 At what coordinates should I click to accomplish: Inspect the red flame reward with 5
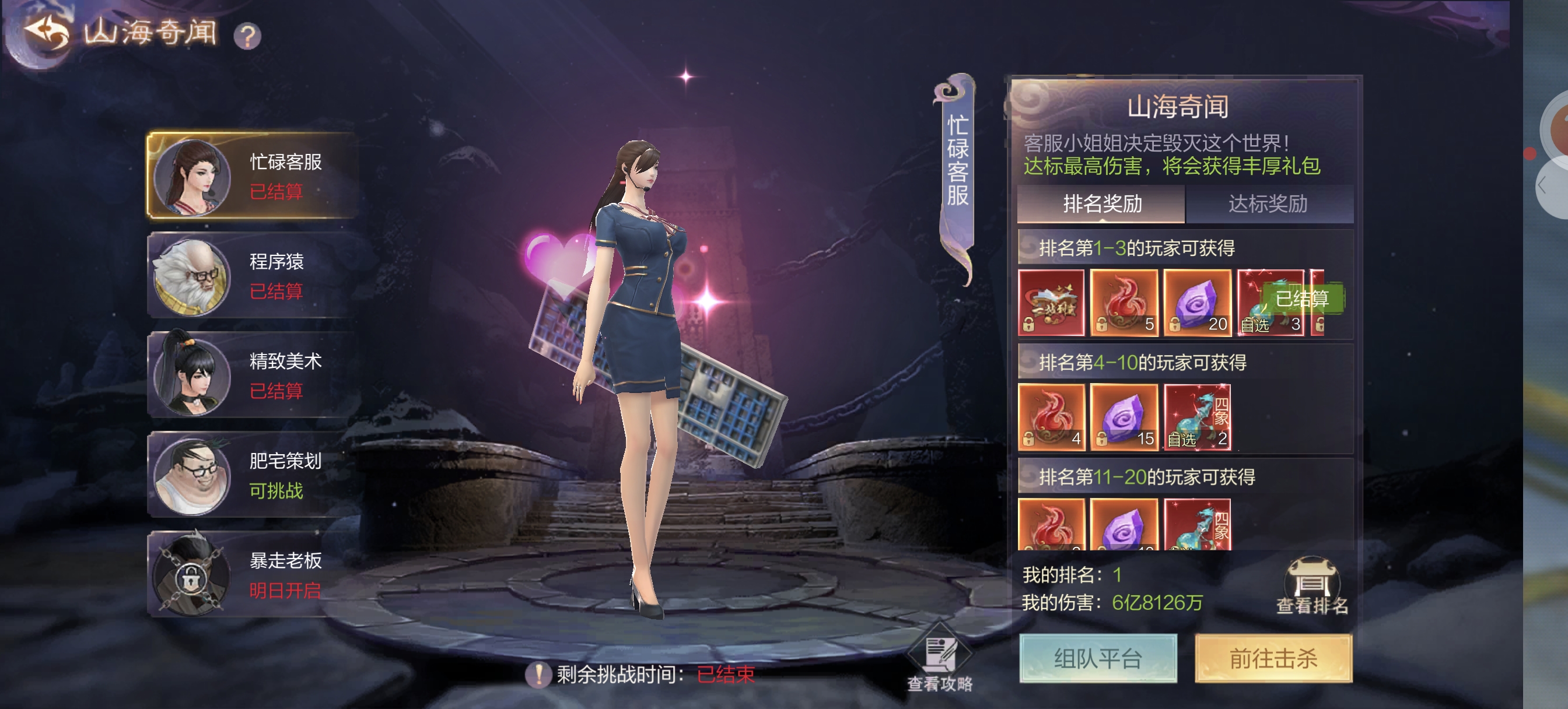tap(1123, 303)
